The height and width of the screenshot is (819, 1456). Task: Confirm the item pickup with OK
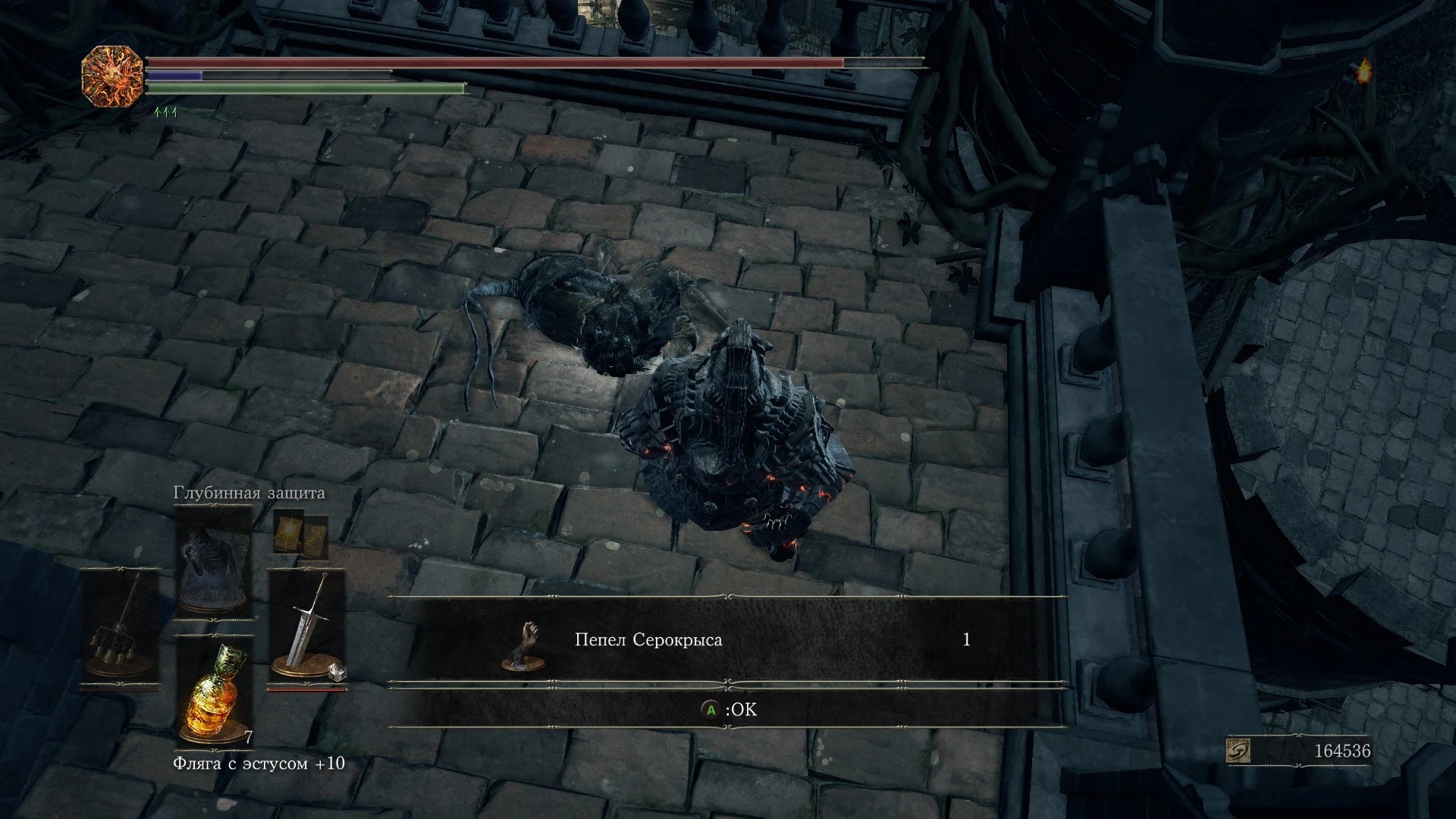(x=728, y=710)
